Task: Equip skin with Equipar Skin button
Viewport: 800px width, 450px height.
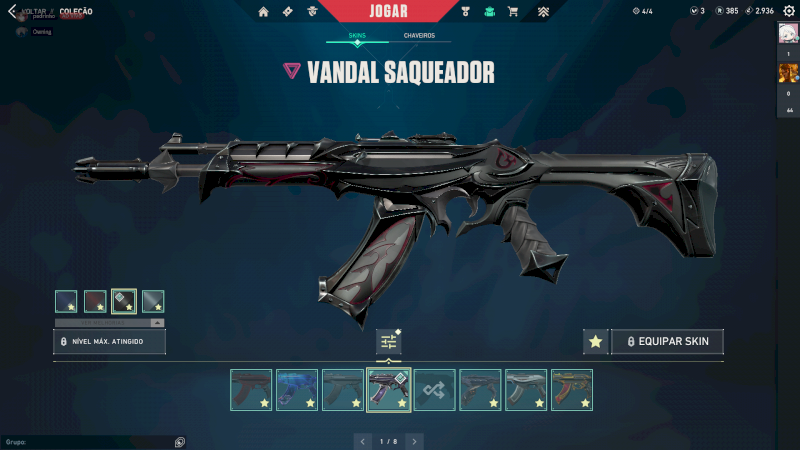Action: (x=668, y=341)
